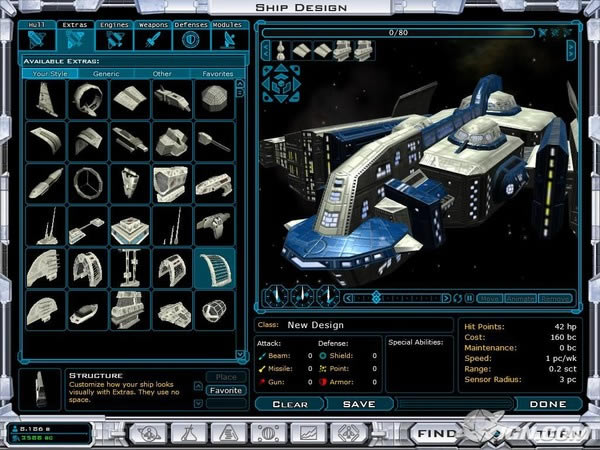Select the highlighted curved panel extra
Image resolution: width=600 pixels, height=450 pixels.
point(214,269)
